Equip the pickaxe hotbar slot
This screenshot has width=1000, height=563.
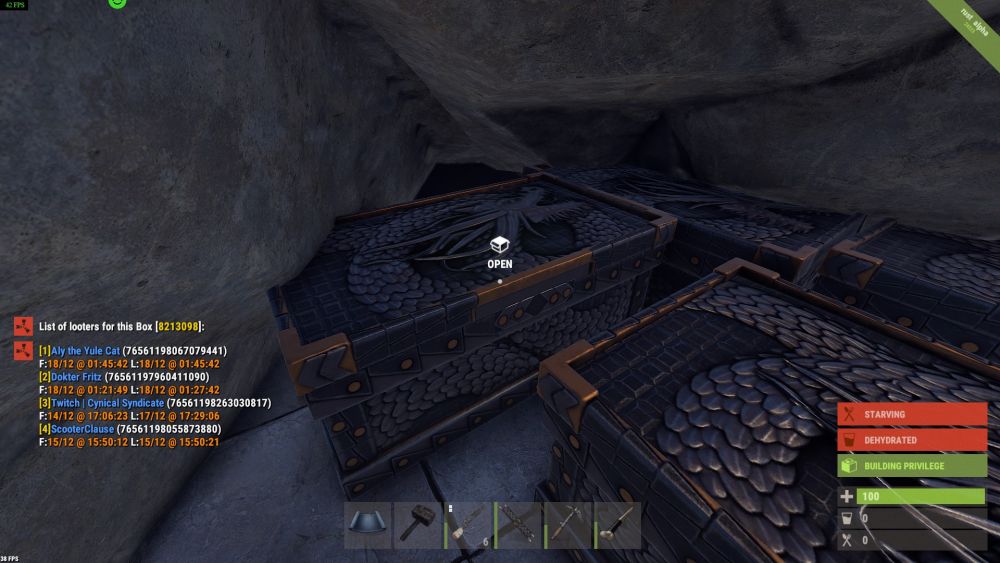(568, 525)
